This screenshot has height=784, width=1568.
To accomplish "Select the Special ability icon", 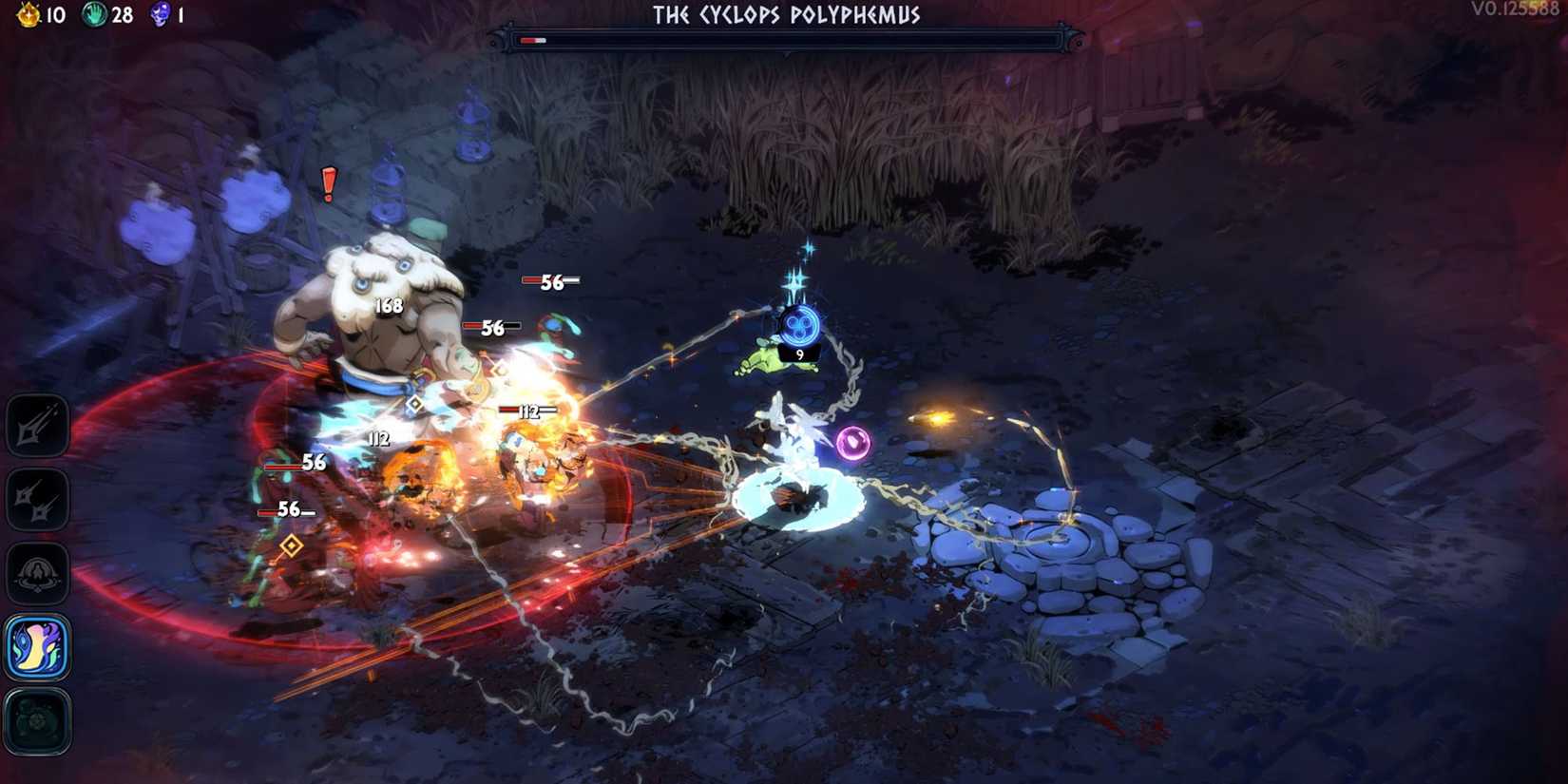I will pos(38,500).
